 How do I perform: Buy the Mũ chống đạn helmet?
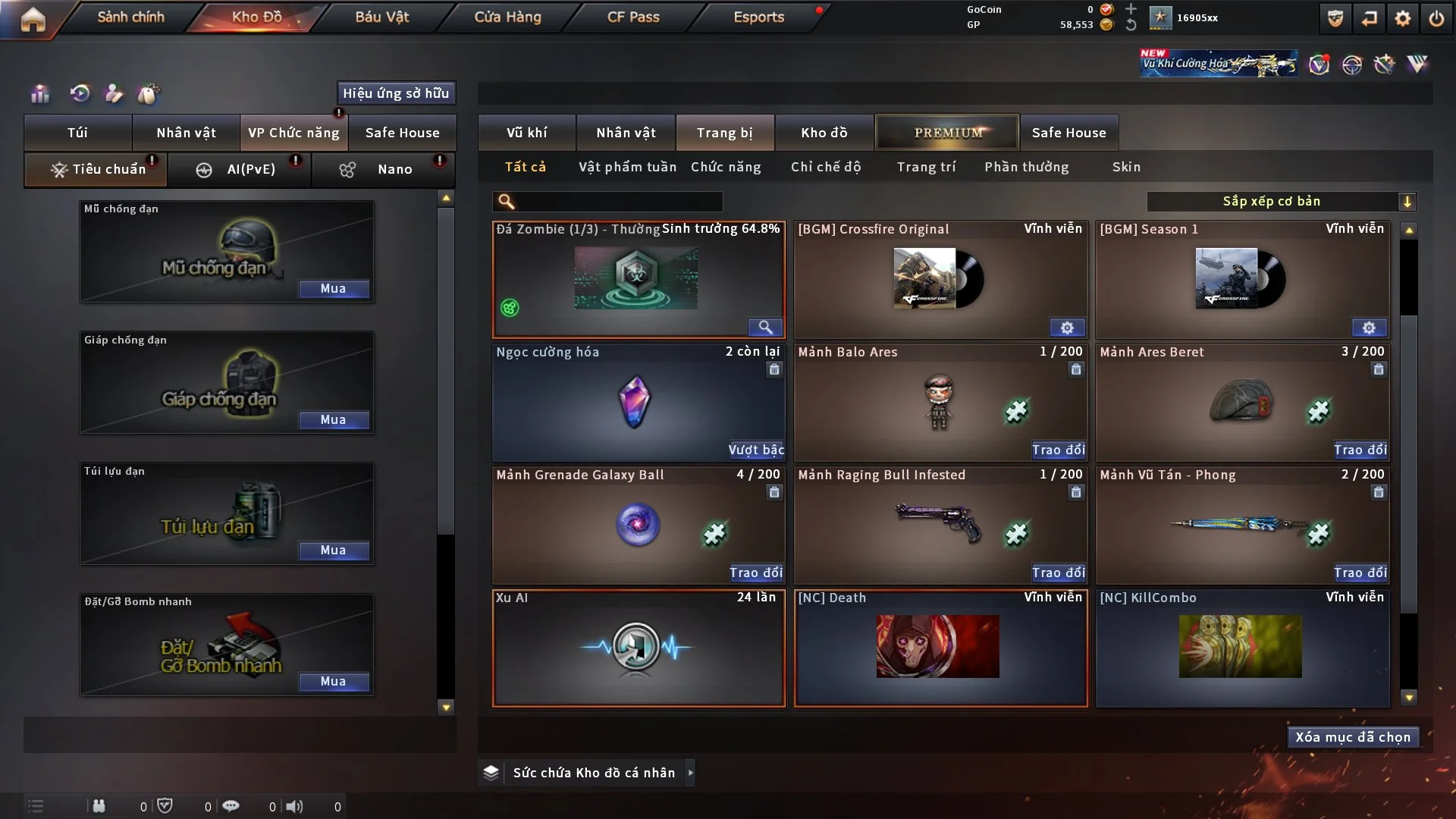click(x=333, y=289)
